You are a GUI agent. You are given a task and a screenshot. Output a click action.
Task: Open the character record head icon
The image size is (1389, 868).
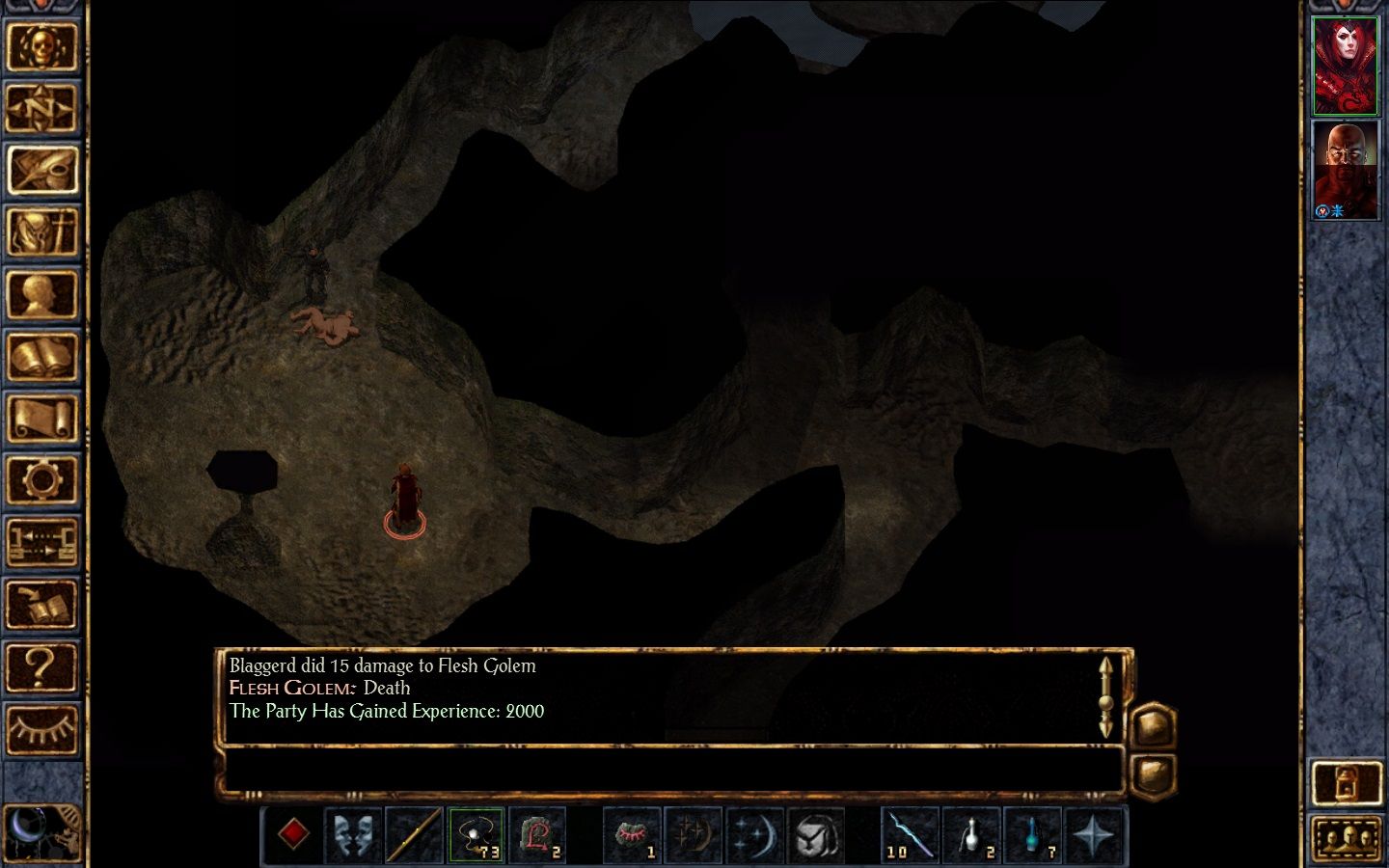click(x=41, y=294)
